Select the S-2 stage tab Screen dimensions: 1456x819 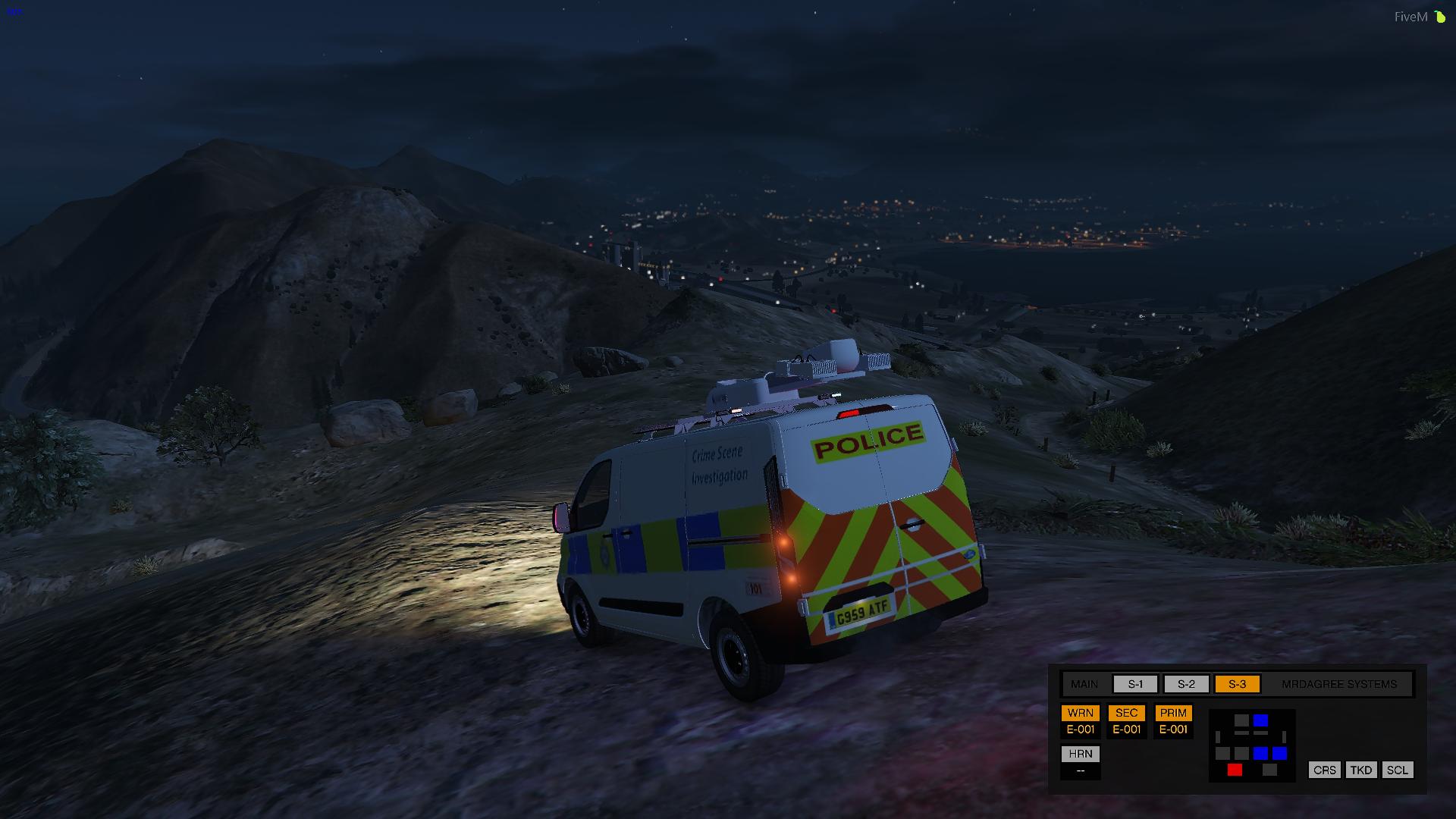[x=1185, y=683]
